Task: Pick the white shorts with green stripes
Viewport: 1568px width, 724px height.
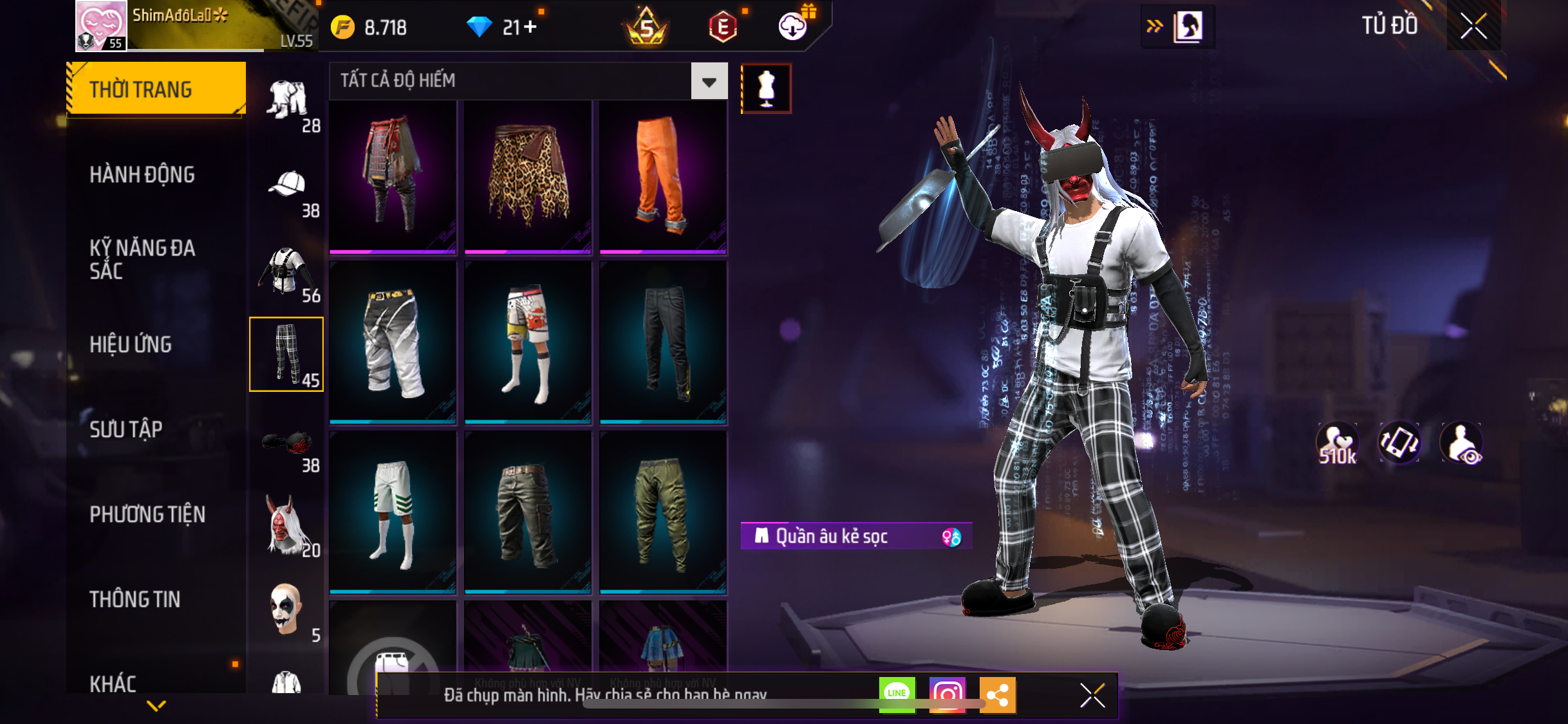Action: pos(393,513)
